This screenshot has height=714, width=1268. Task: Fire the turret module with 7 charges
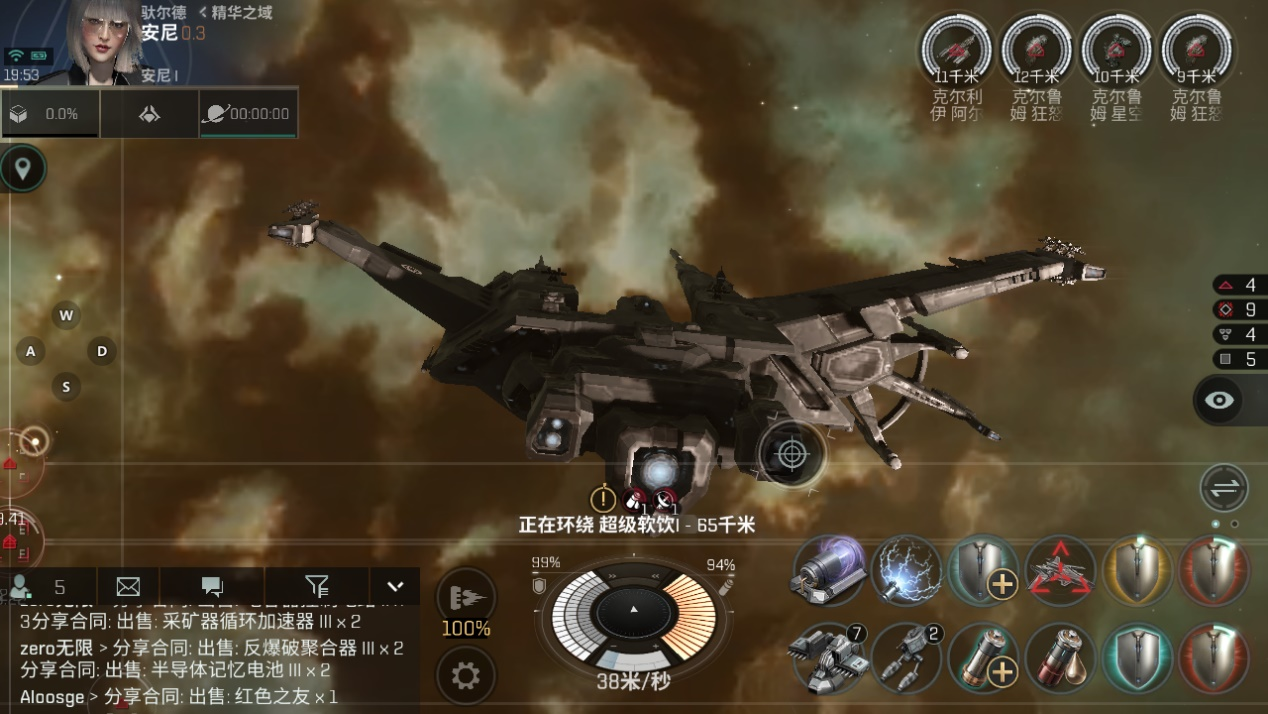(828, 658)
